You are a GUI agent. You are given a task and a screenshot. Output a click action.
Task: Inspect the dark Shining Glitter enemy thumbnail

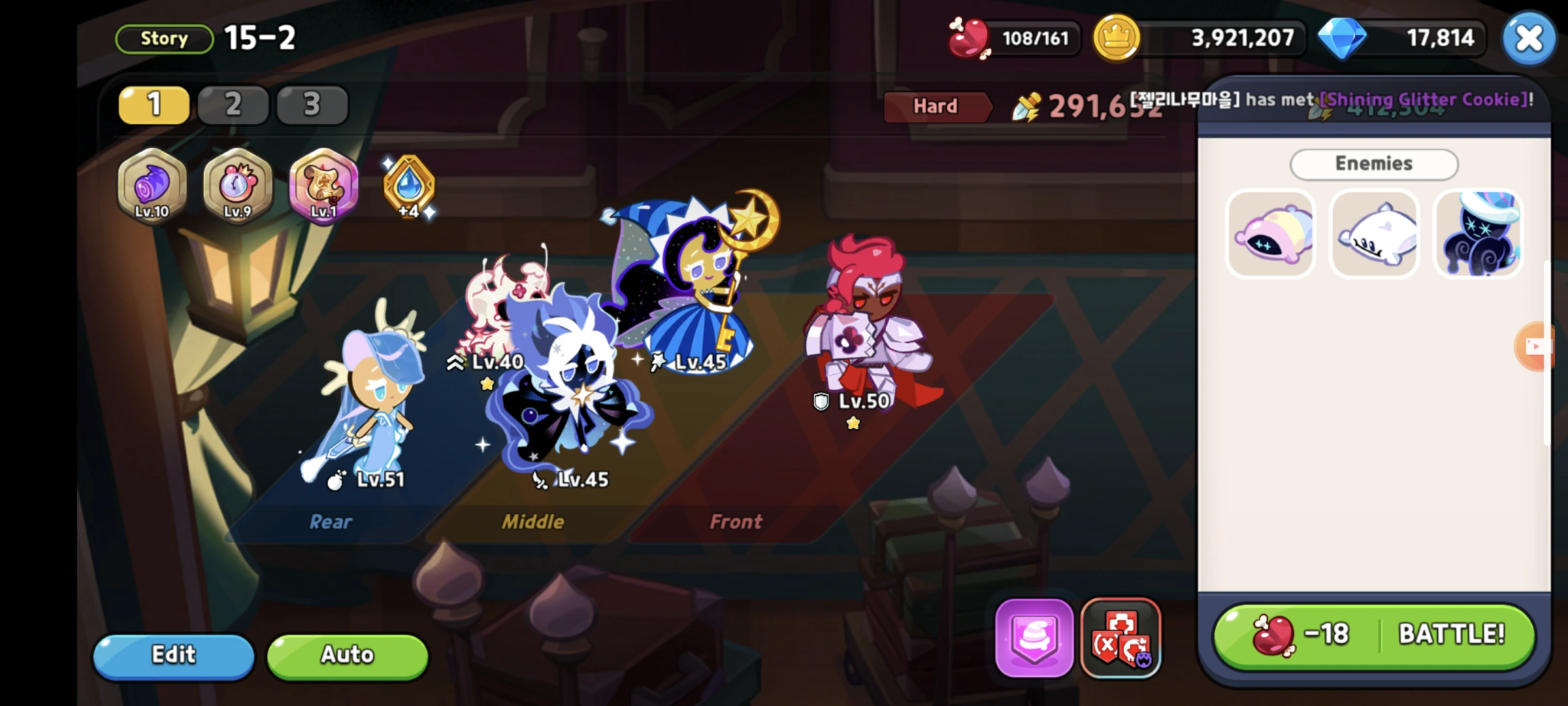tap(1478, 234)
